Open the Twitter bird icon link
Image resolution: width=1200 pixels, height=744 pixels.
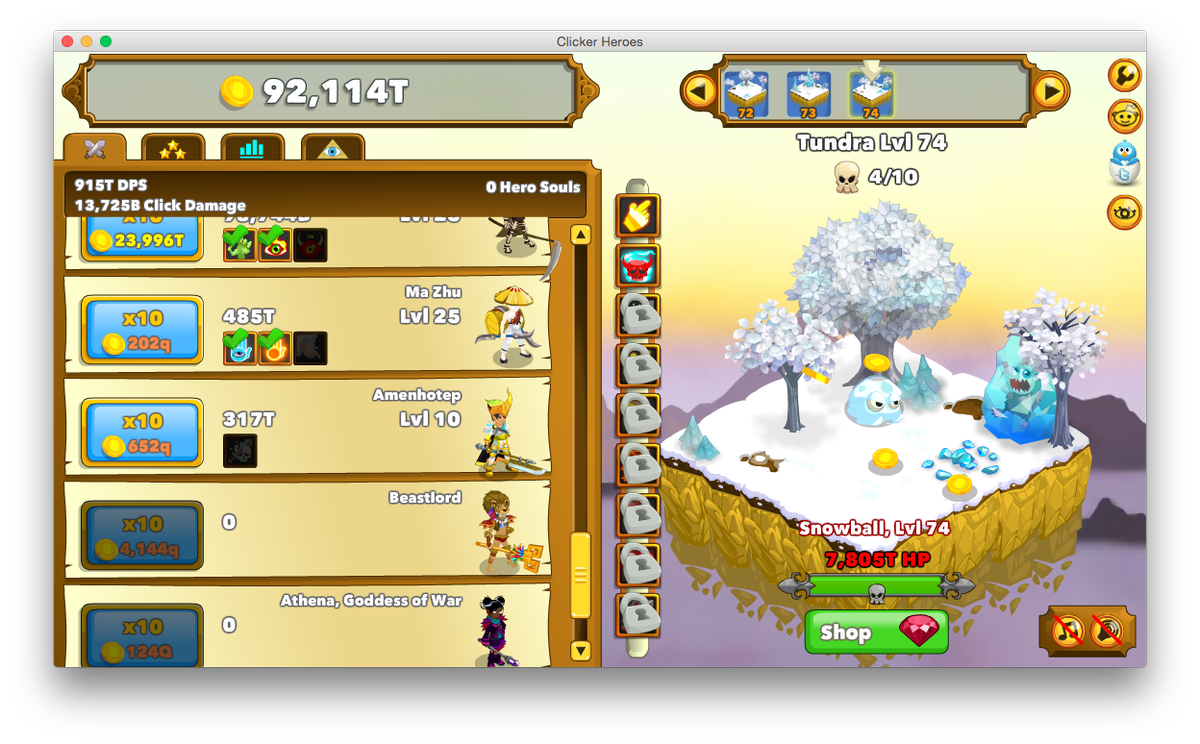1126,160
